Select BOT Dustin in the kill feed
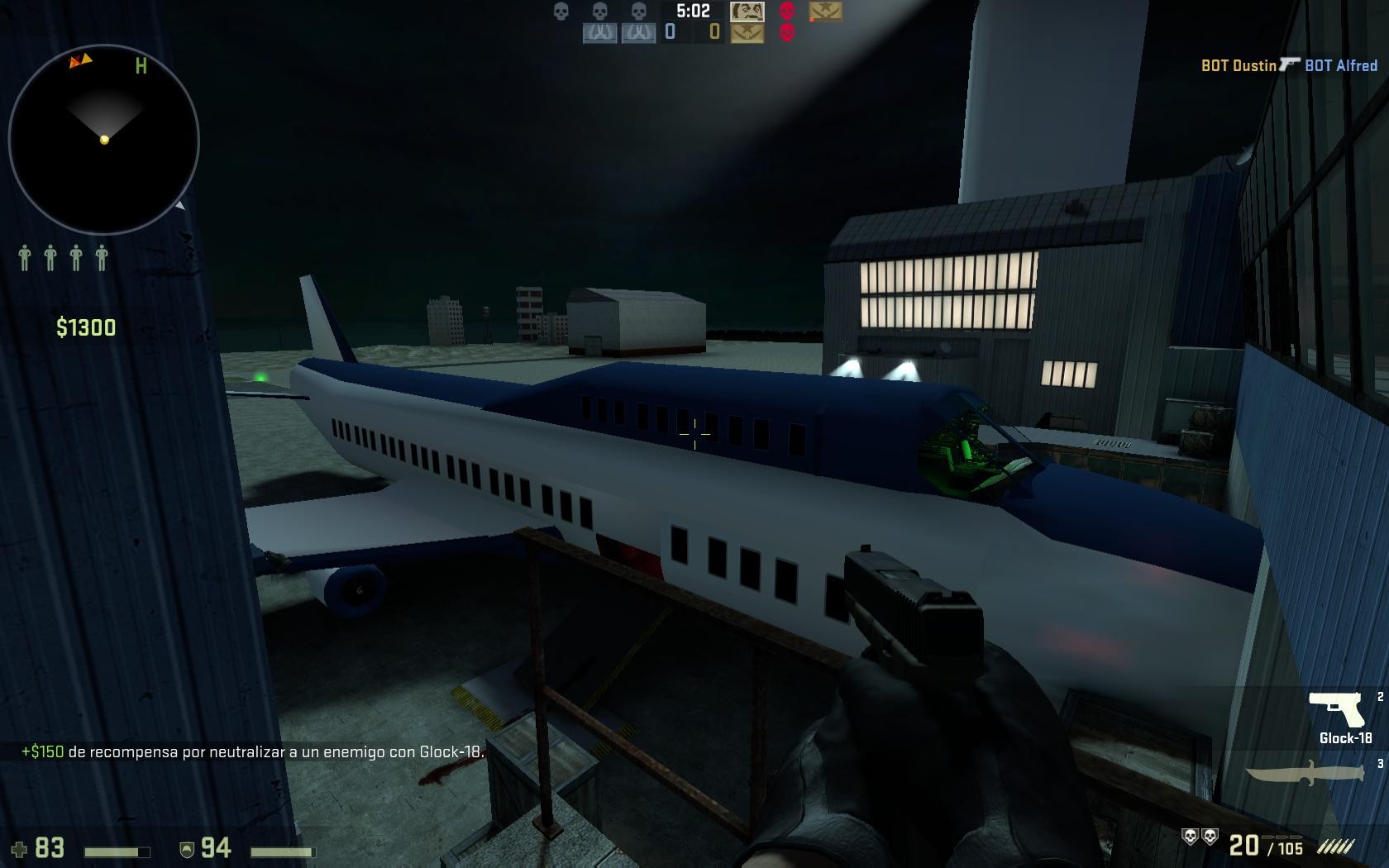 click(x=1239, y=64)
